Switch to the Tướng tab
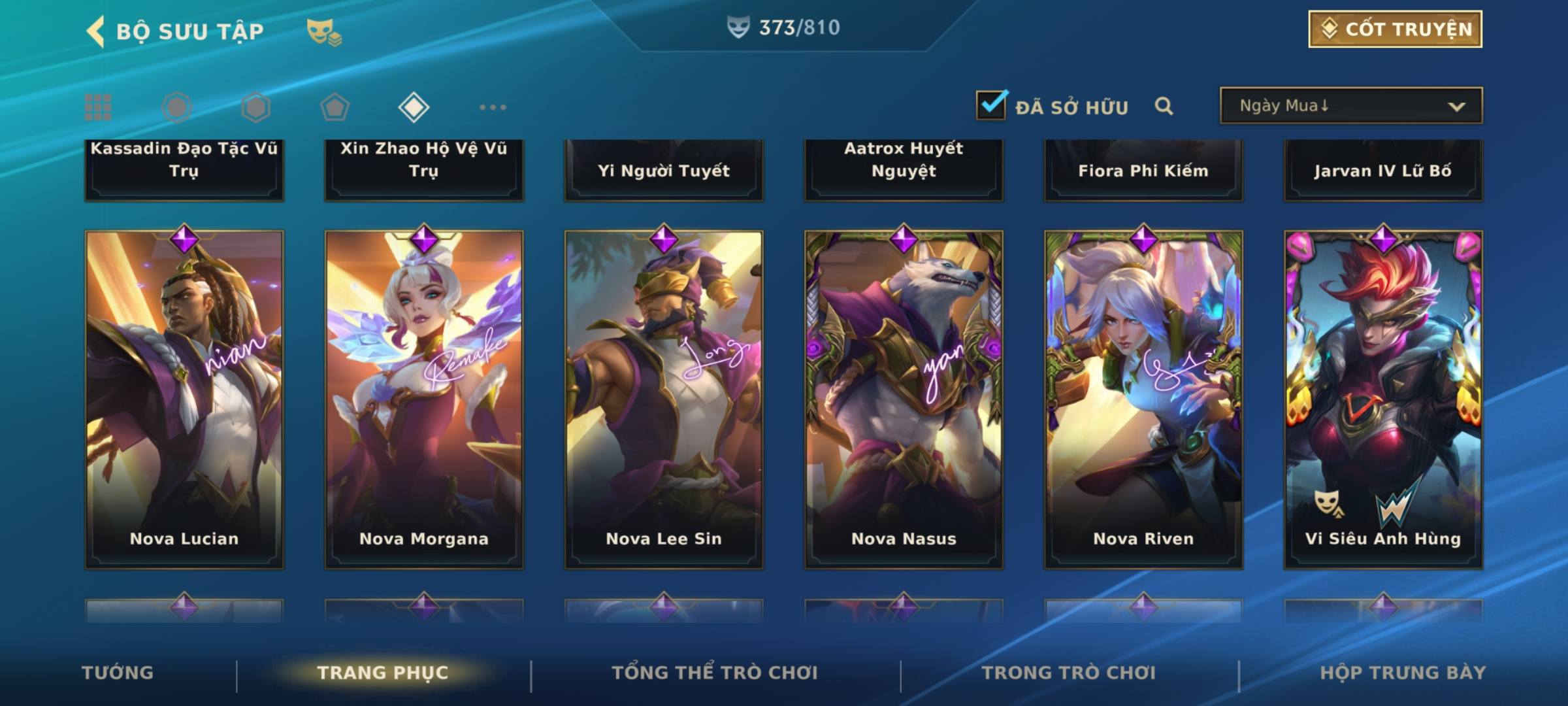This screenshot has height=706, width=1568. (118, 673)
